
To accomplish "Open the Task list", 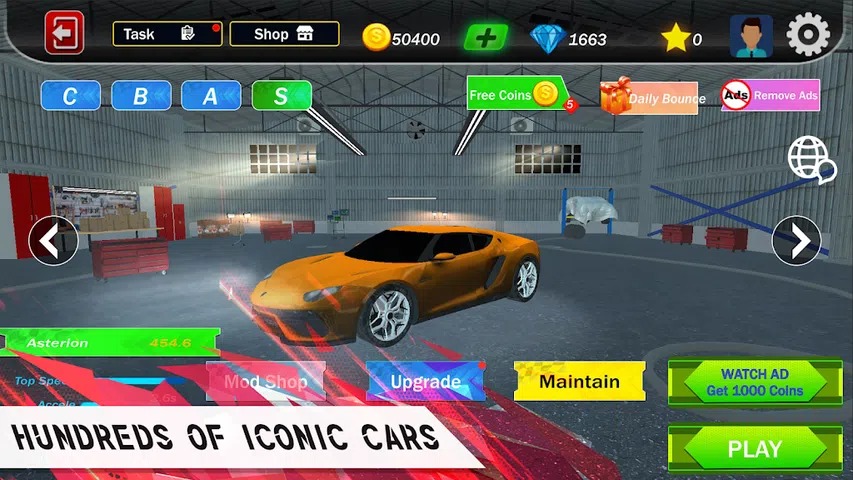I will point(167,34).
